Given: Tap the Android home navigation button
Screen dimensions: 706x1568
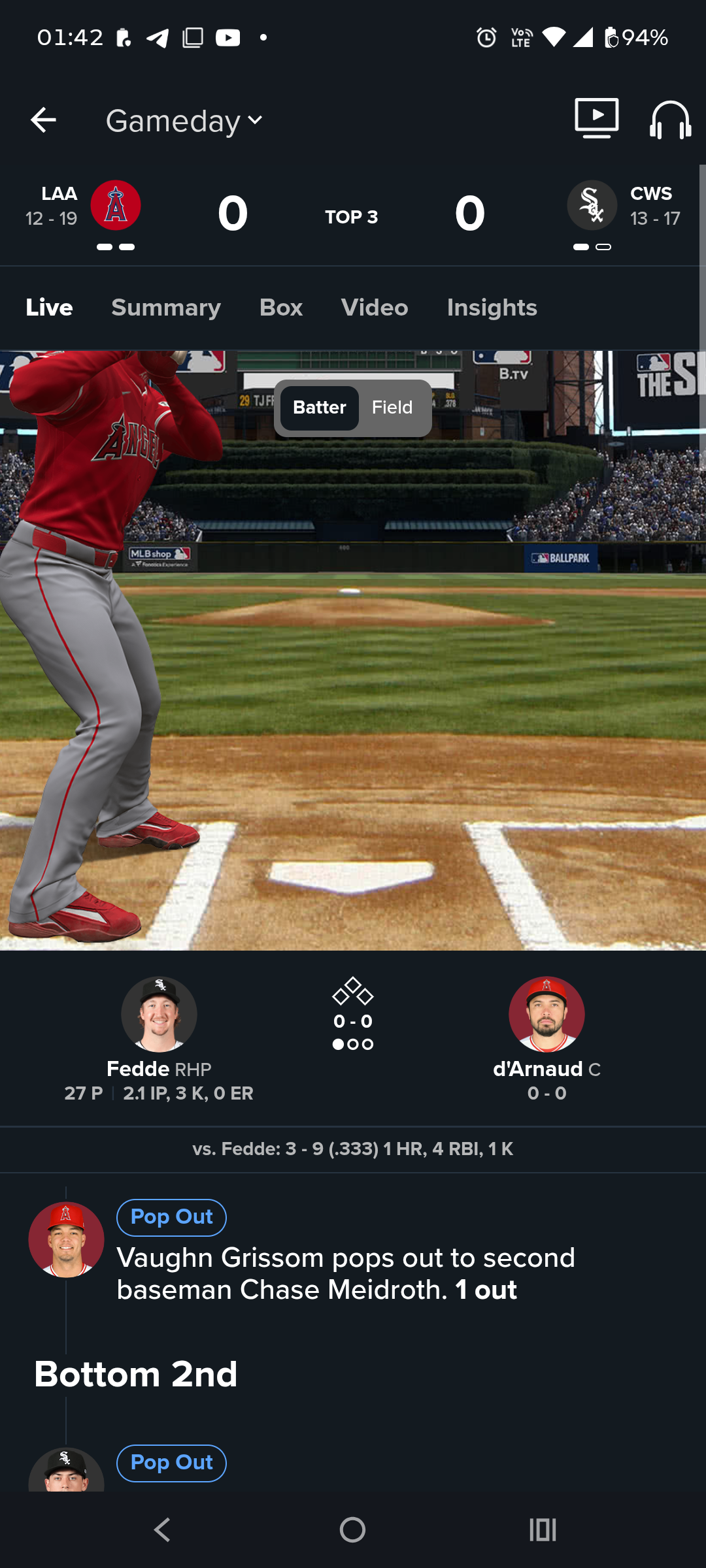Looking at the screenshot, I should (352, 1529).
